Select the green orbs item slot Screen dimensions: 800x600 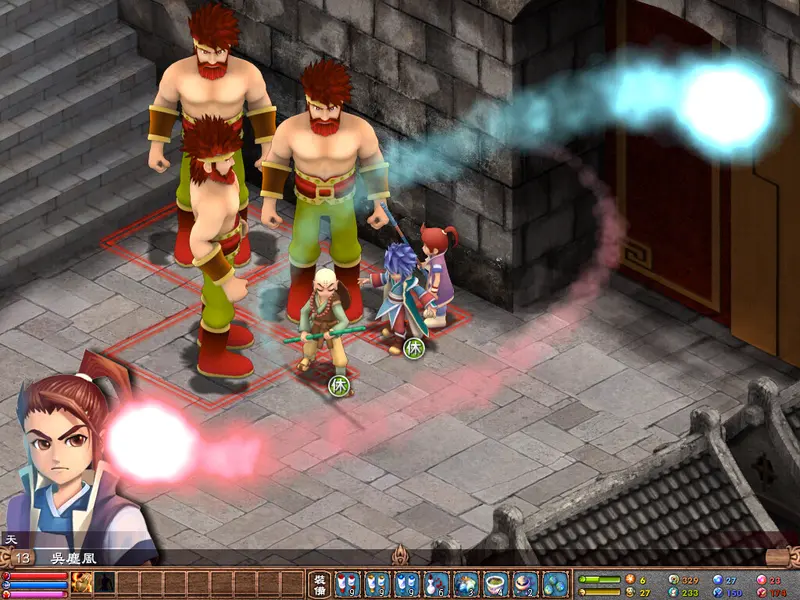(555, 583)
